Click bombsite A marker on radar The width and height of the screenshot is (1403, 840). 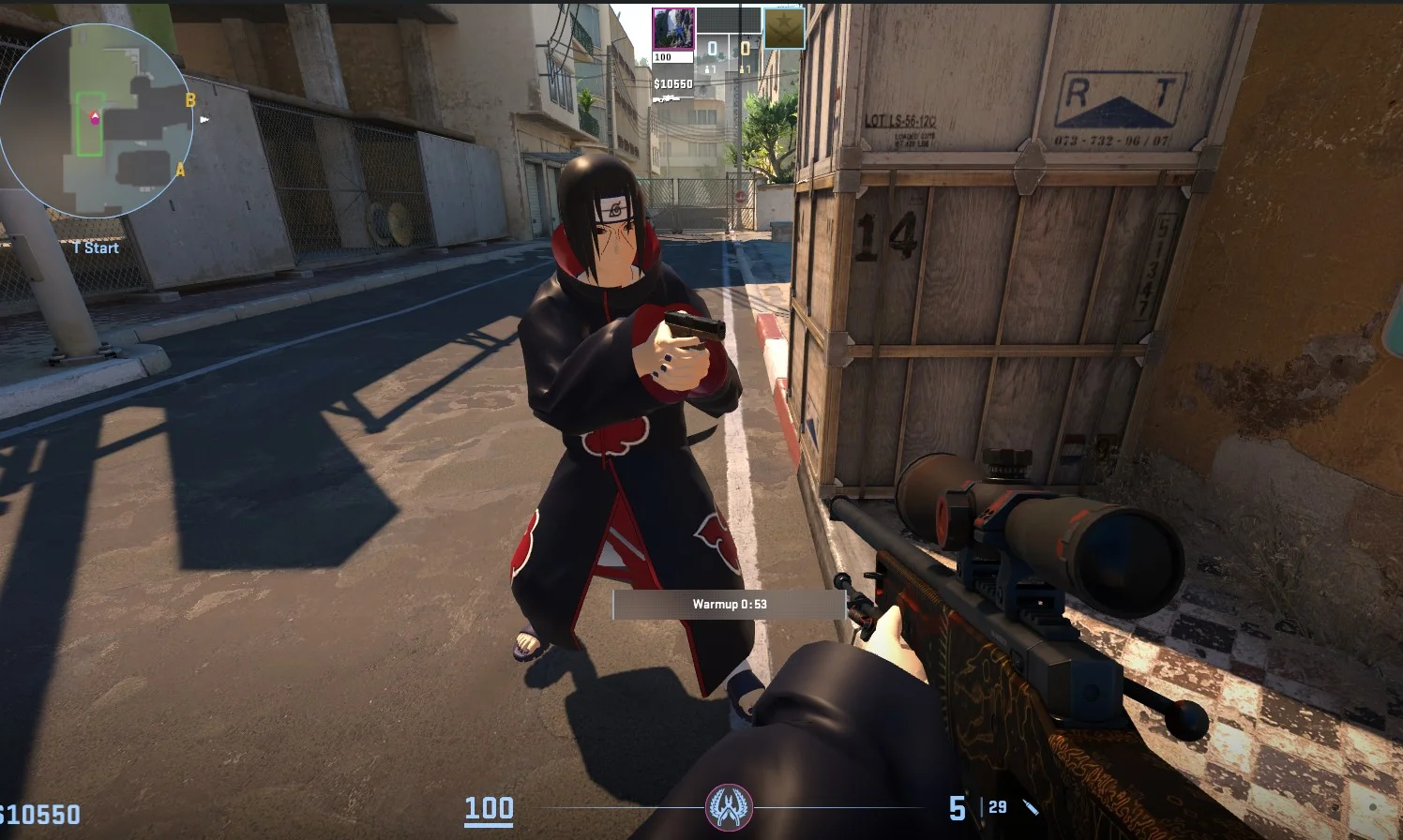point(180,171)
